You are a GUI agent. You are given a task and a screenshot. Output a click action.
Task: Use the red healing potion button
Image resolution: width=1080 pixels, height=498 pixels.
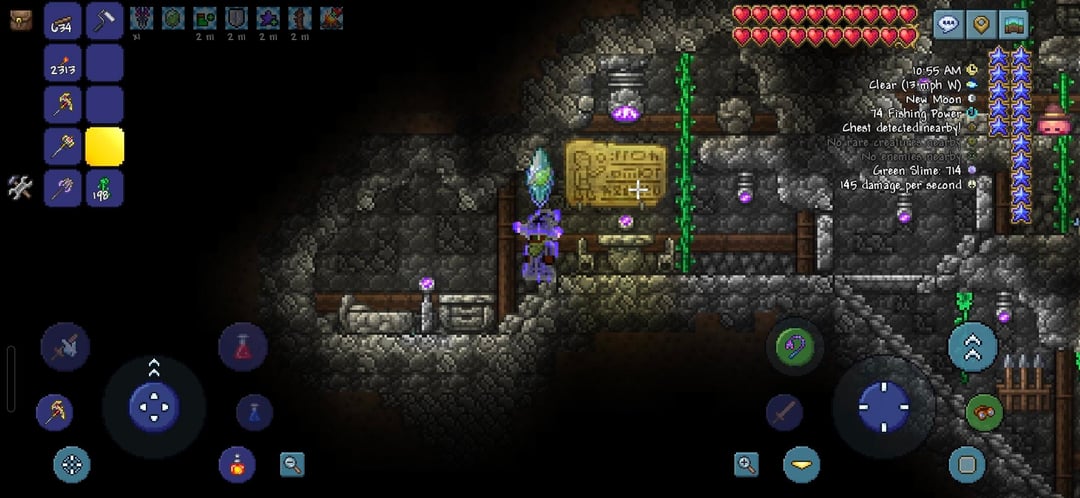pos(242,347)
